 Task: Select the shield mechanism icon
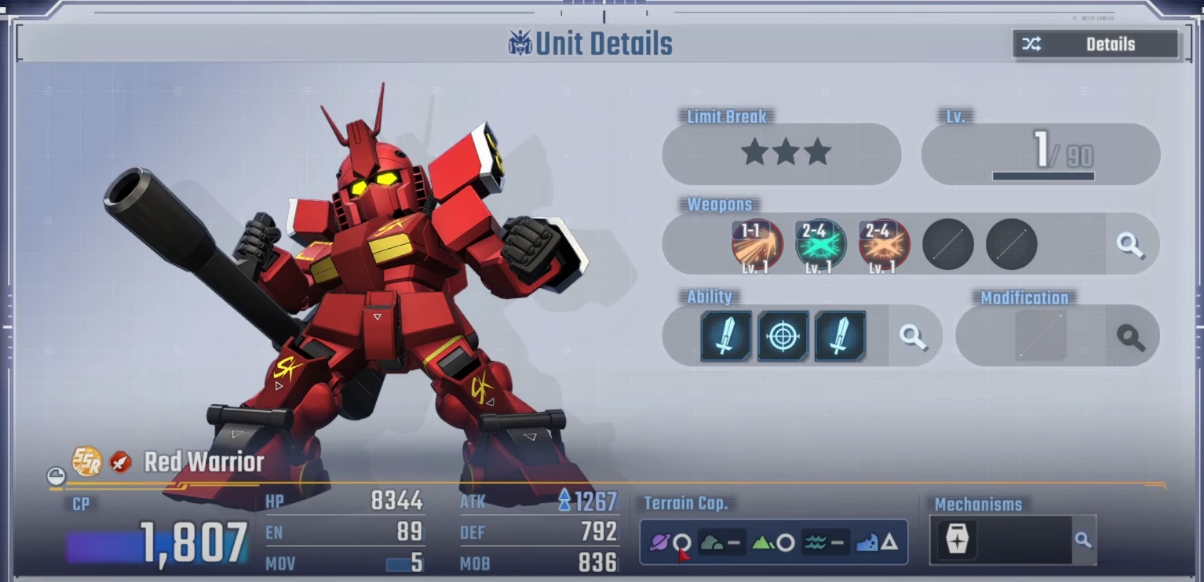[955, 540]
